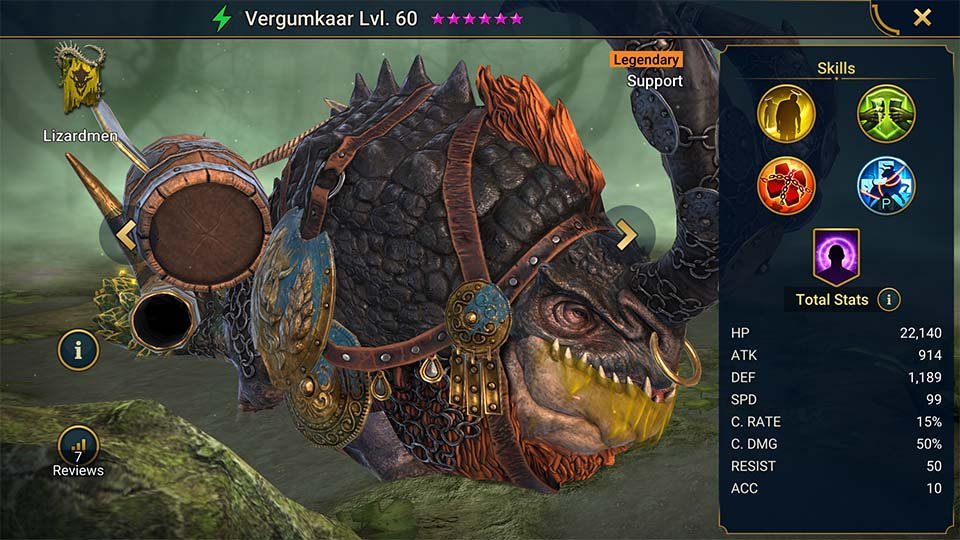Open champion info round button
960x540 pixels.
(x=78, y=350)
